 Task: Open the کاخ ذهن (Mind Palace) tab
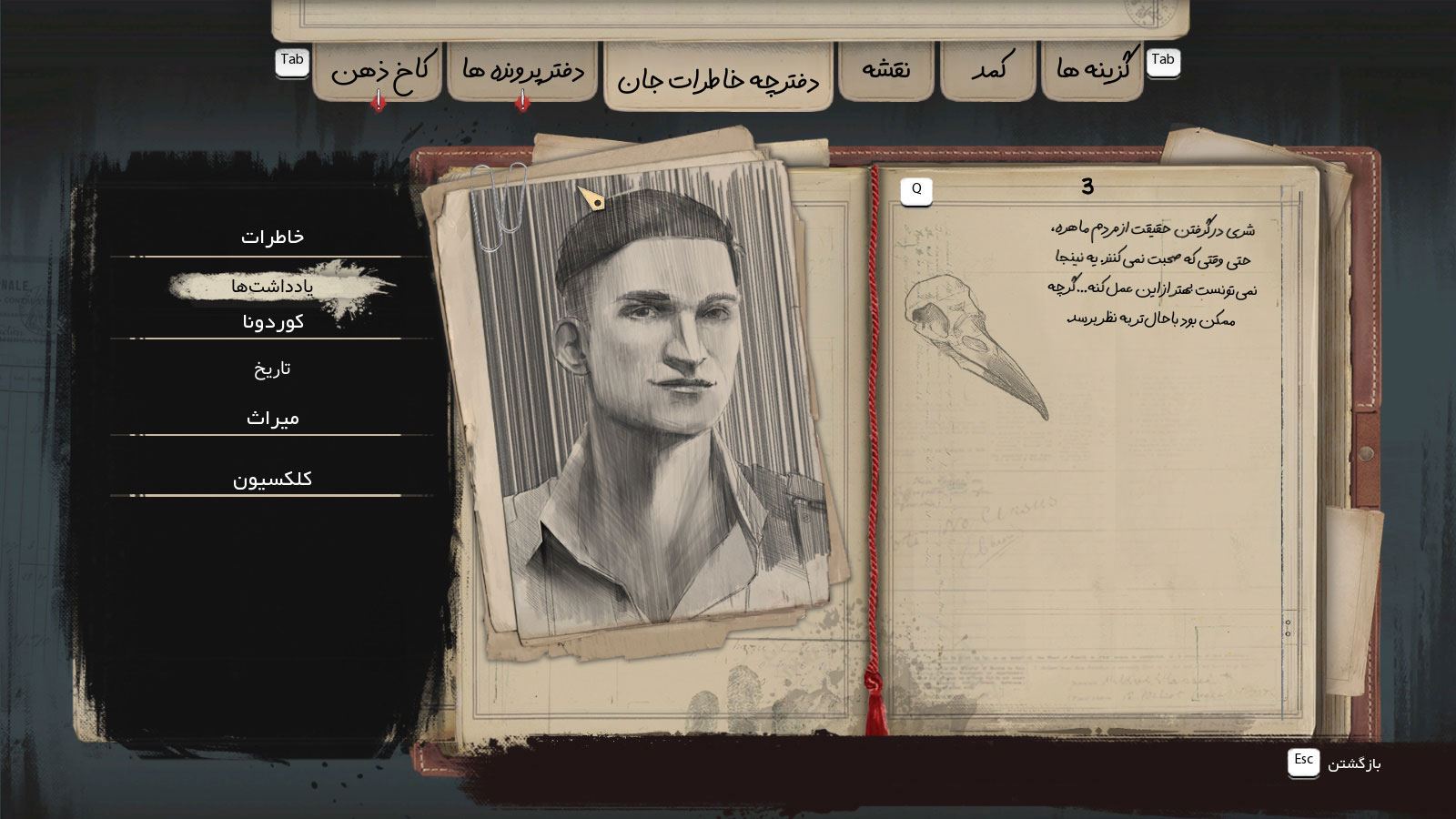coord(380,71)
